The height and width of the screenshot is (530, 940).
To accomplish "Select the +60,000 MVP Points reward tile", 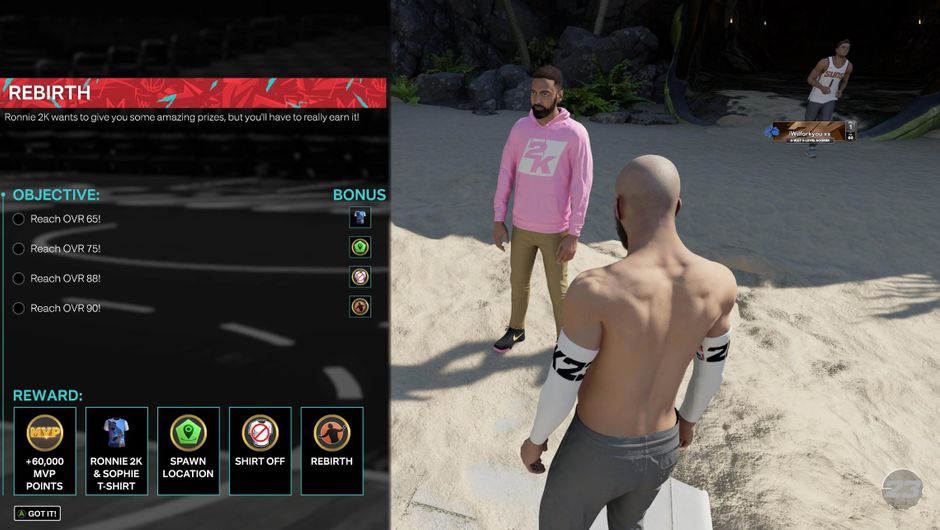I will [44, 450].
